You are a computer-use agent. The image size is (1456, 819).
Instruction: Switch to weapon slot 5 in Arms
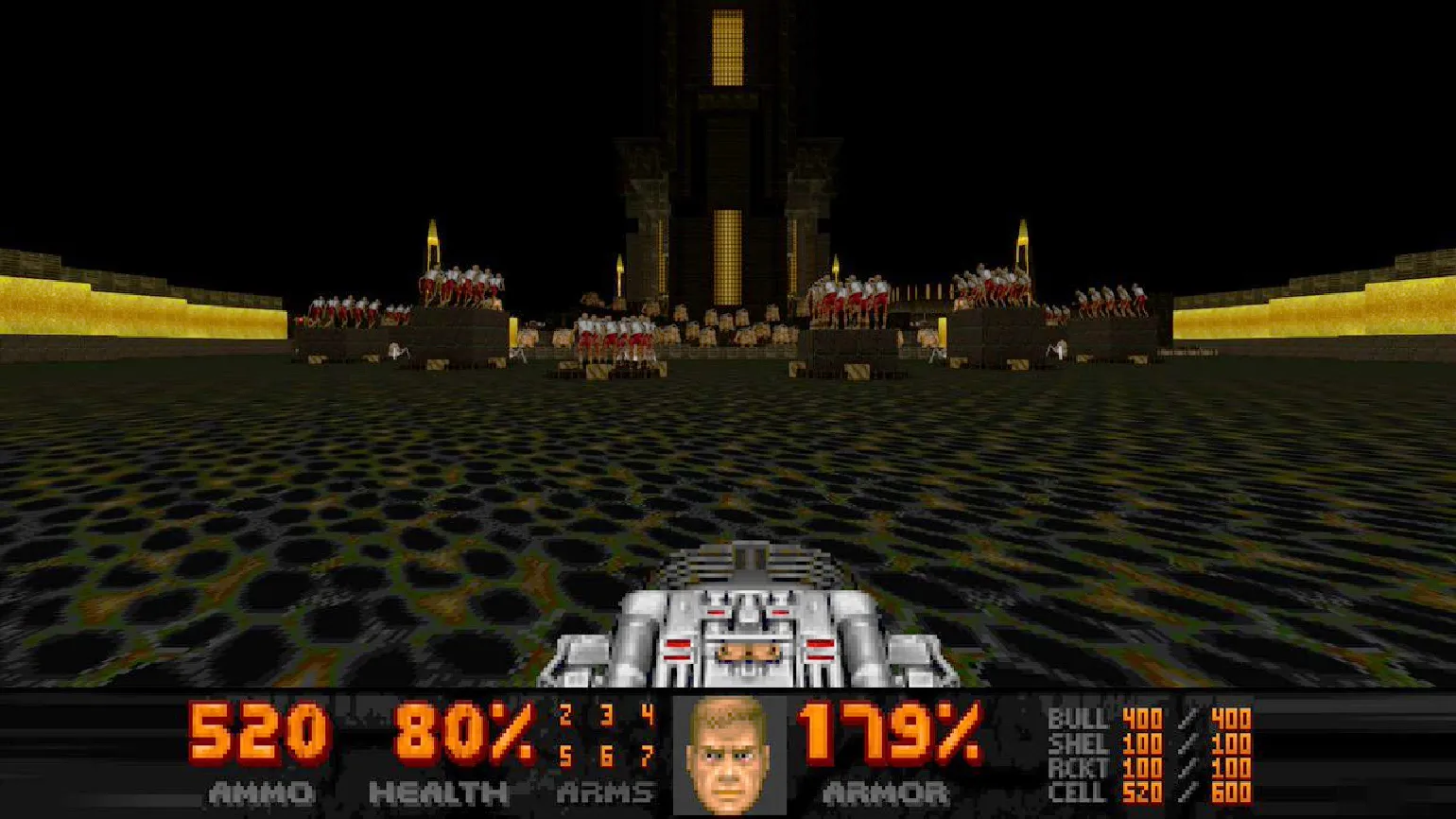tap(565, 756)
